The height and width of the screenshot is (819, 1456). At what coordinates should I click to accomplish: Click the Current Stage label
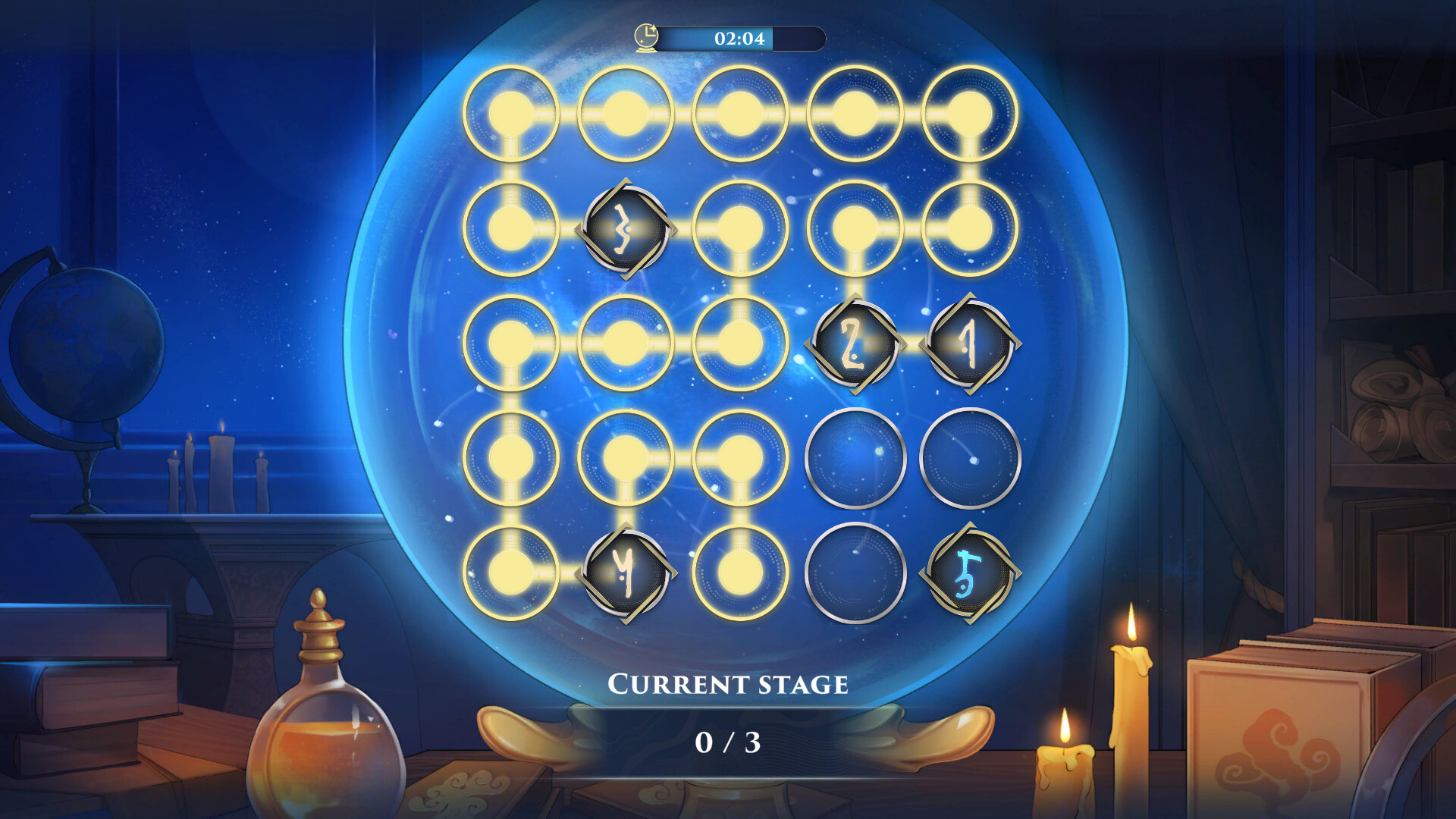coord(728,683)
